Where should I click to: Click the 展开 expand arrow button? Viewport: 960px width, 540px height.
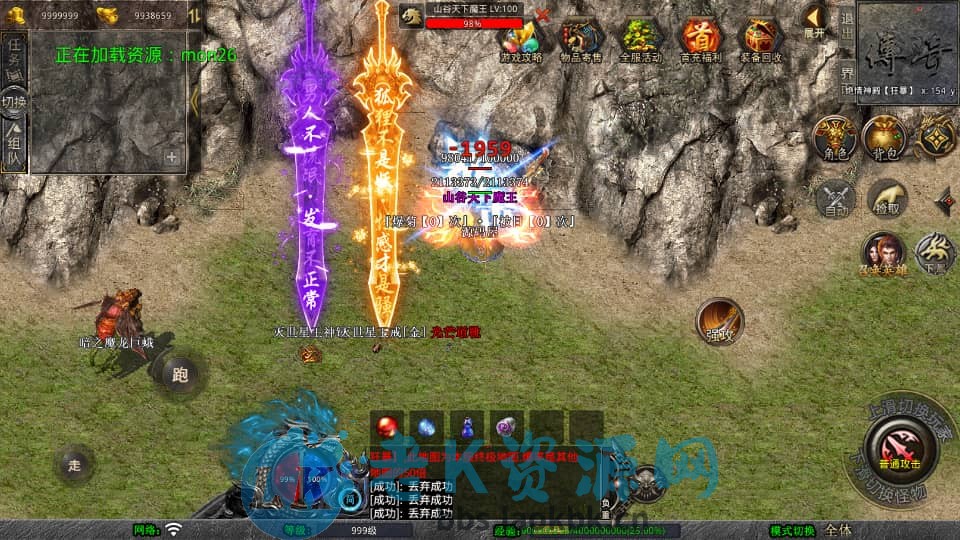(x=815, y=20)
